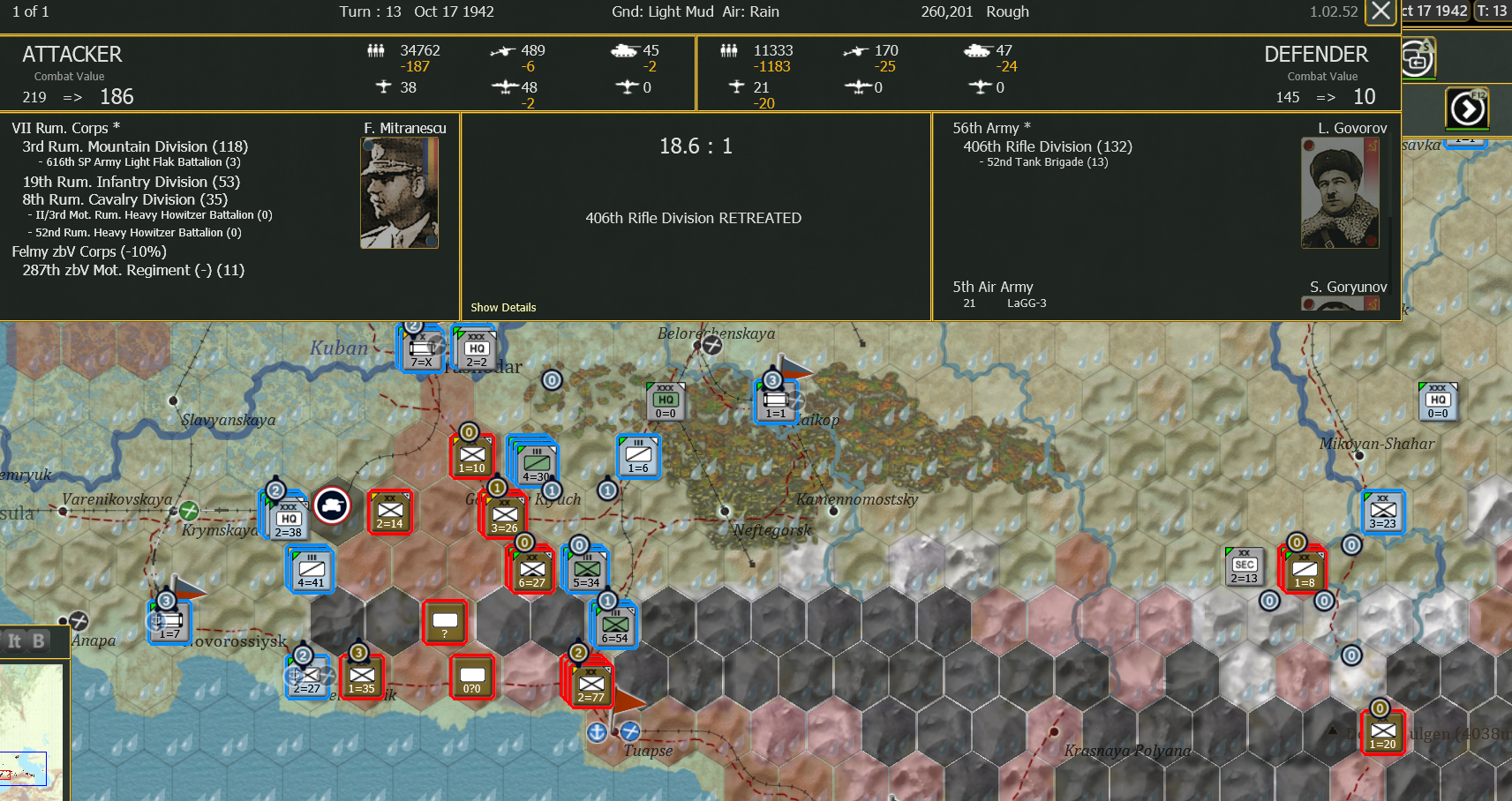This screenshot has height=801, width=1512.
Task: Click the anchor port icon at Tuapse
Action: (597, 732)
